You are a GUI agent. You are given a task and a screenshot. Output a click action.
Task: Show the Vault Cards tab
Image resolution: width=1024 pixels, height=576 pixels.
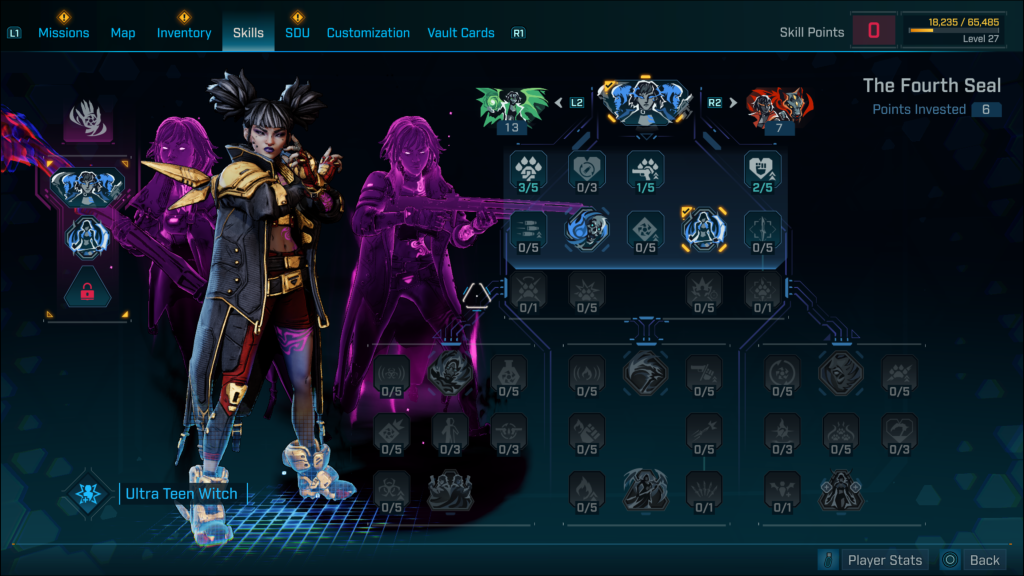[x=460, y=33]
